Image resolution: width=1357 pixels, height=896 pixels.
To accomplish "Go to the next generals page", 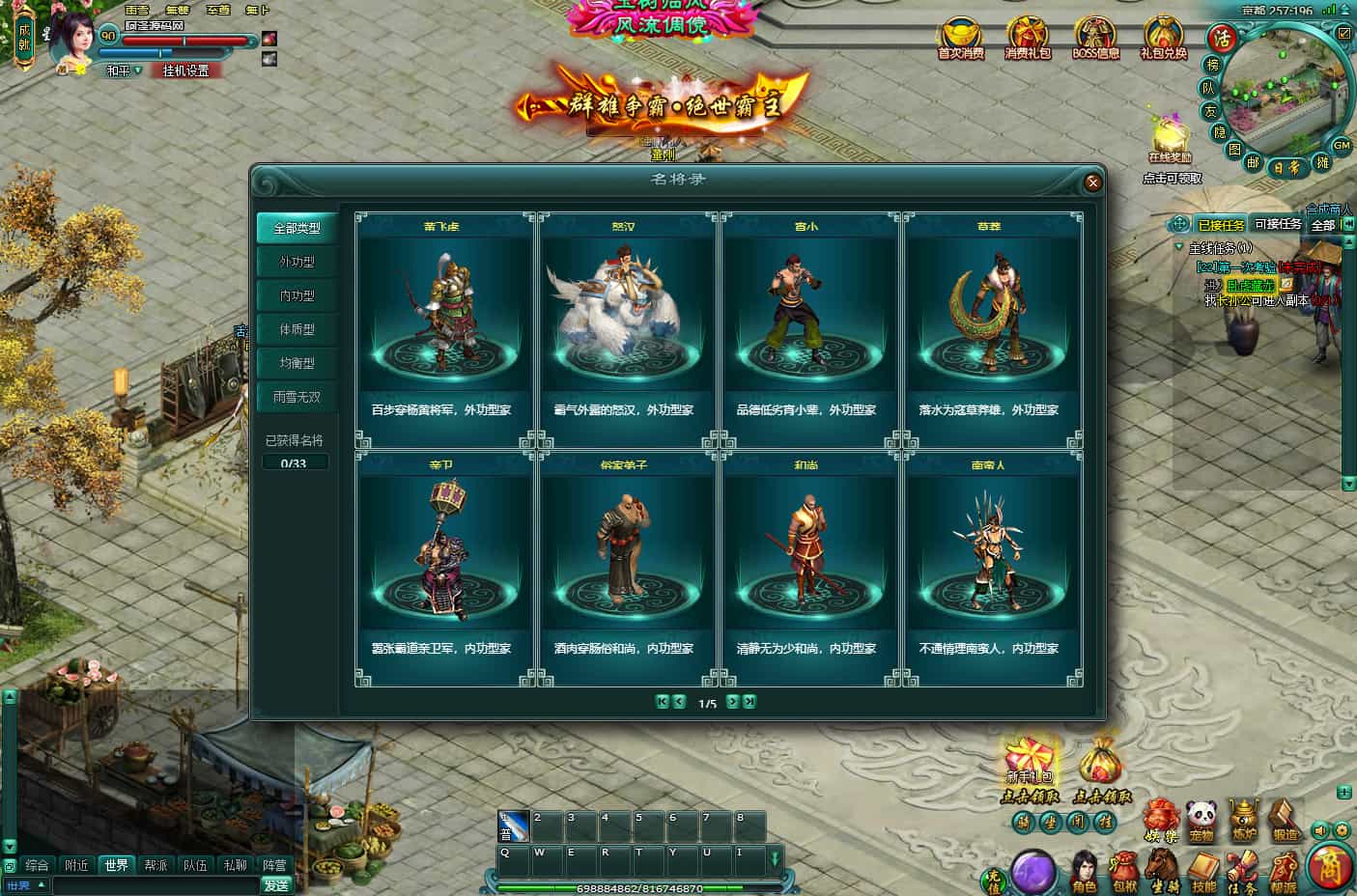I will coord(733,702).
